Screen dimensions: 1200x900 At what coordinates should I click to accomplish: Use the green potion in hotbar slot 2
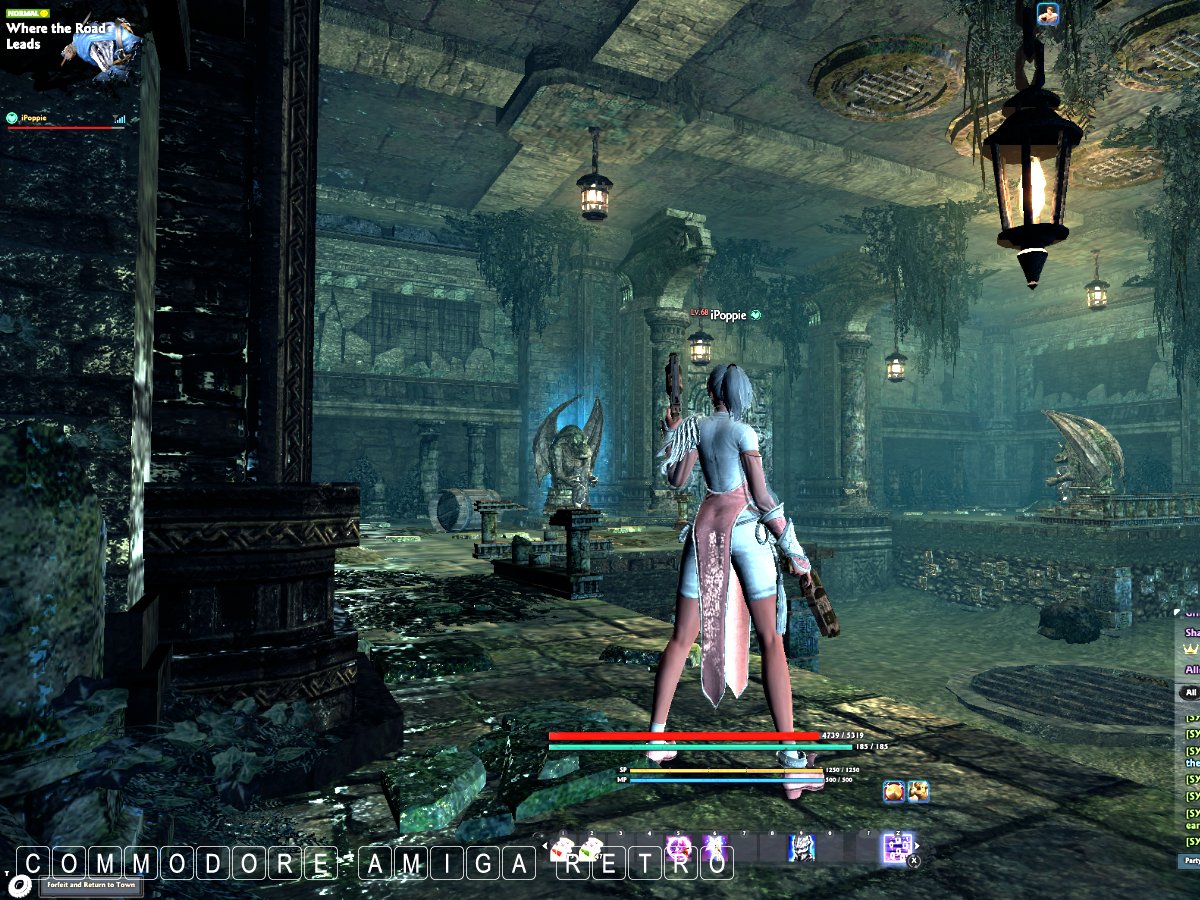click(592, 849)
